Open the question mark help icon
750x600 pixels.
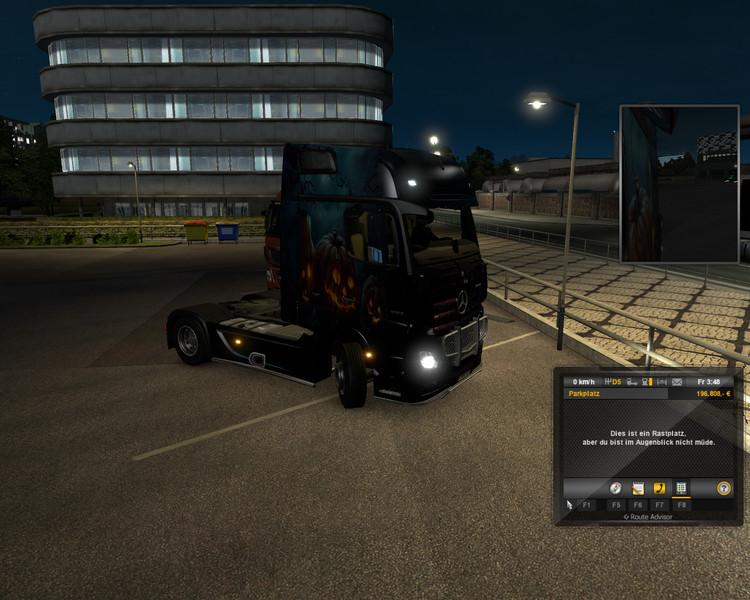click(x=724, y=488)
